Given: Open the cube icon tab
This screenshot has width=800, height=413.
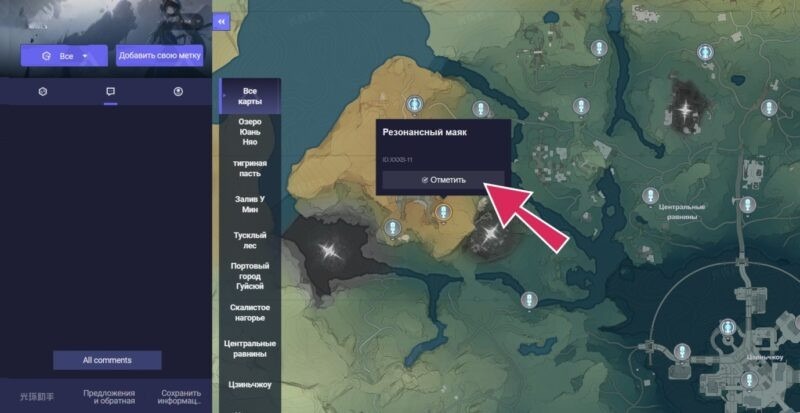Looking at the screenshot, I should tap(43, 91).
